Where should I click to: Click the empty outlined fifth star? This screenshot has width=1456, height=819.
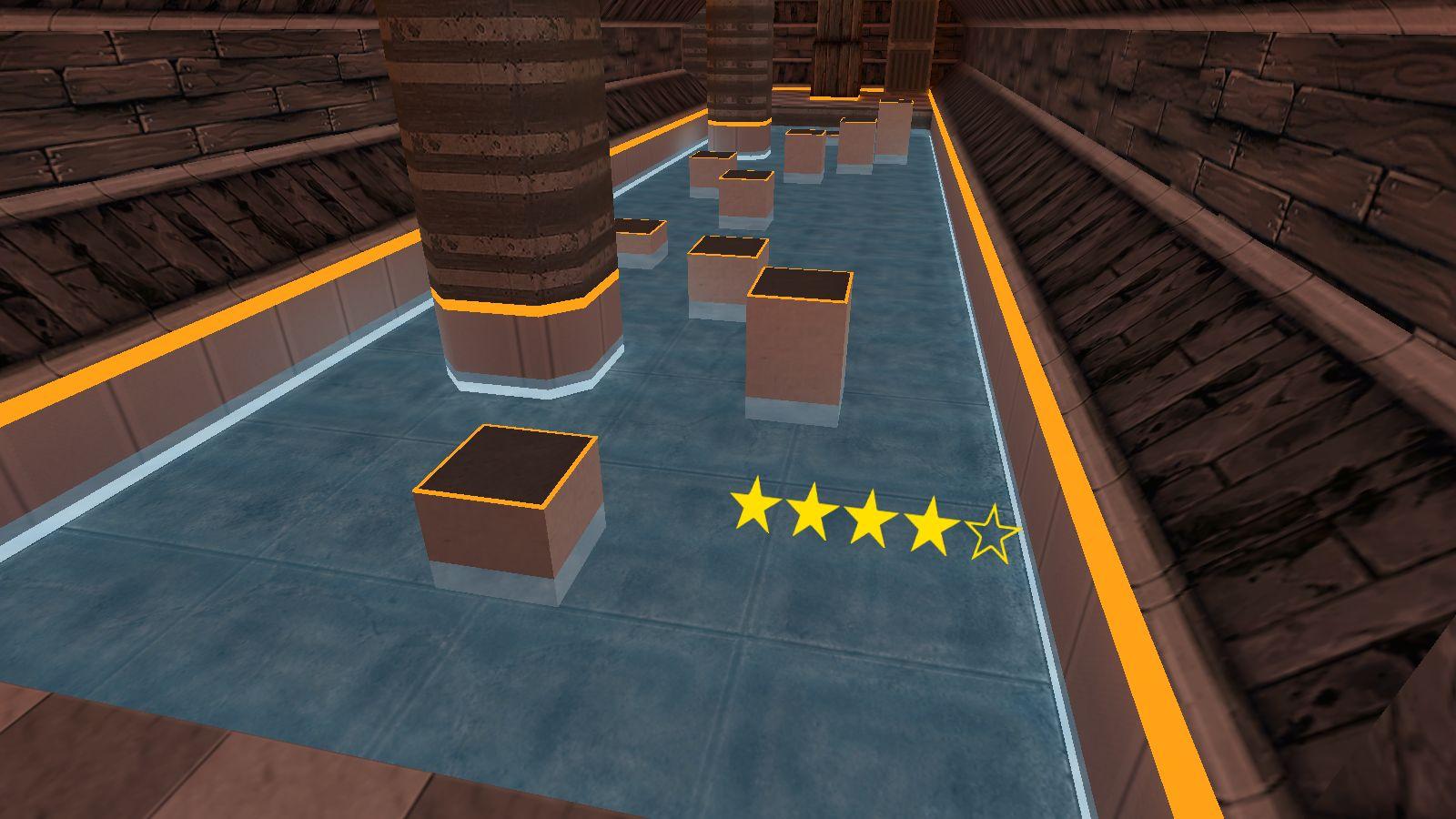coord(993,535)
